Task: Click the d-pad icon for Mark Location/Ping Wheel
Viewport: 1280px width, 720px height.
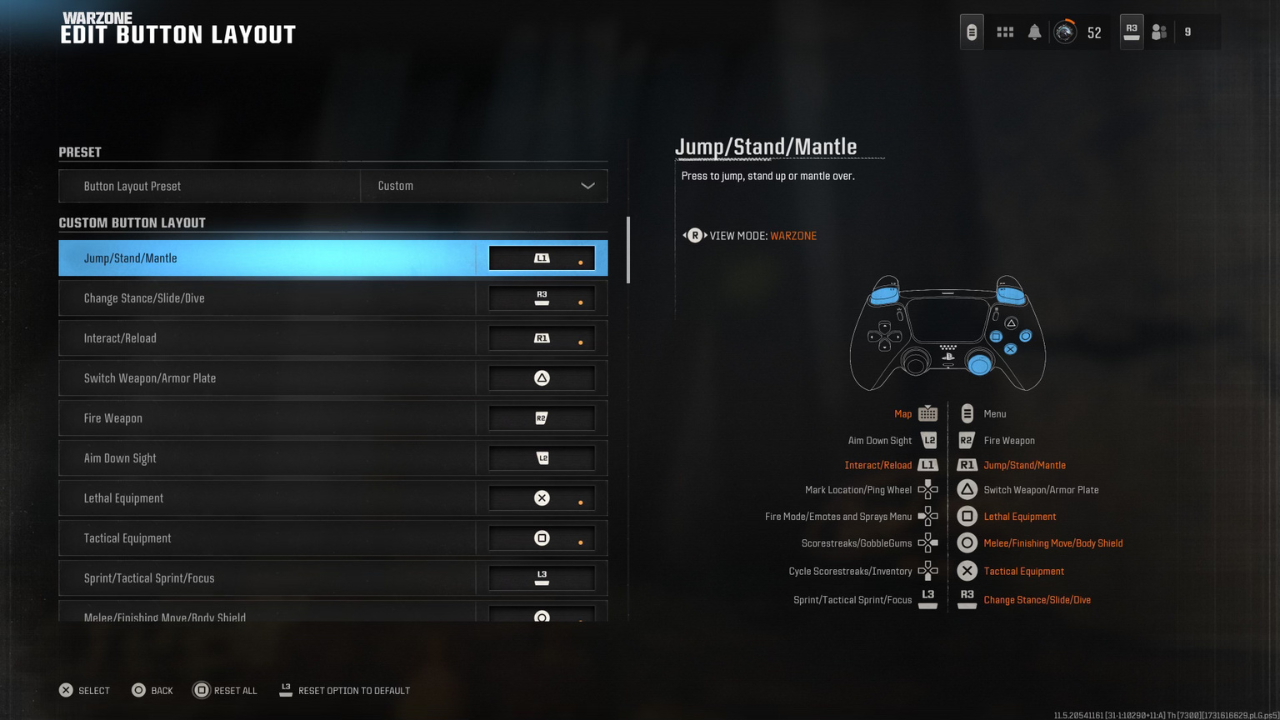Action: pos(927,490)
